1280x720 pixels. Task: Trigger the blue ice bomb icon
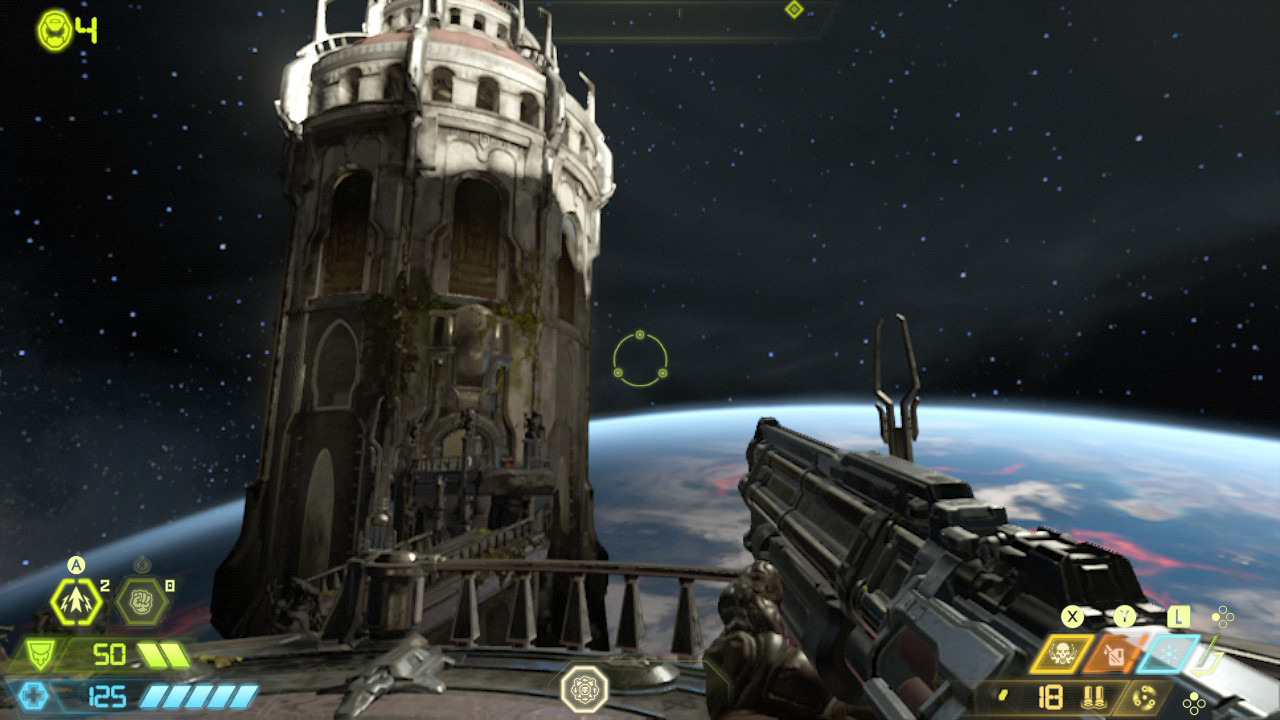[x=1170, y=654]
